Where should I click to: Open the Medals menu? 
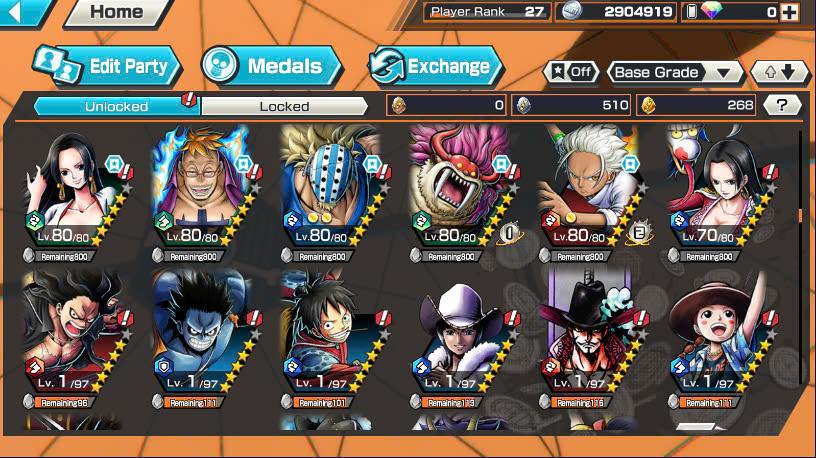coord(271,67)
